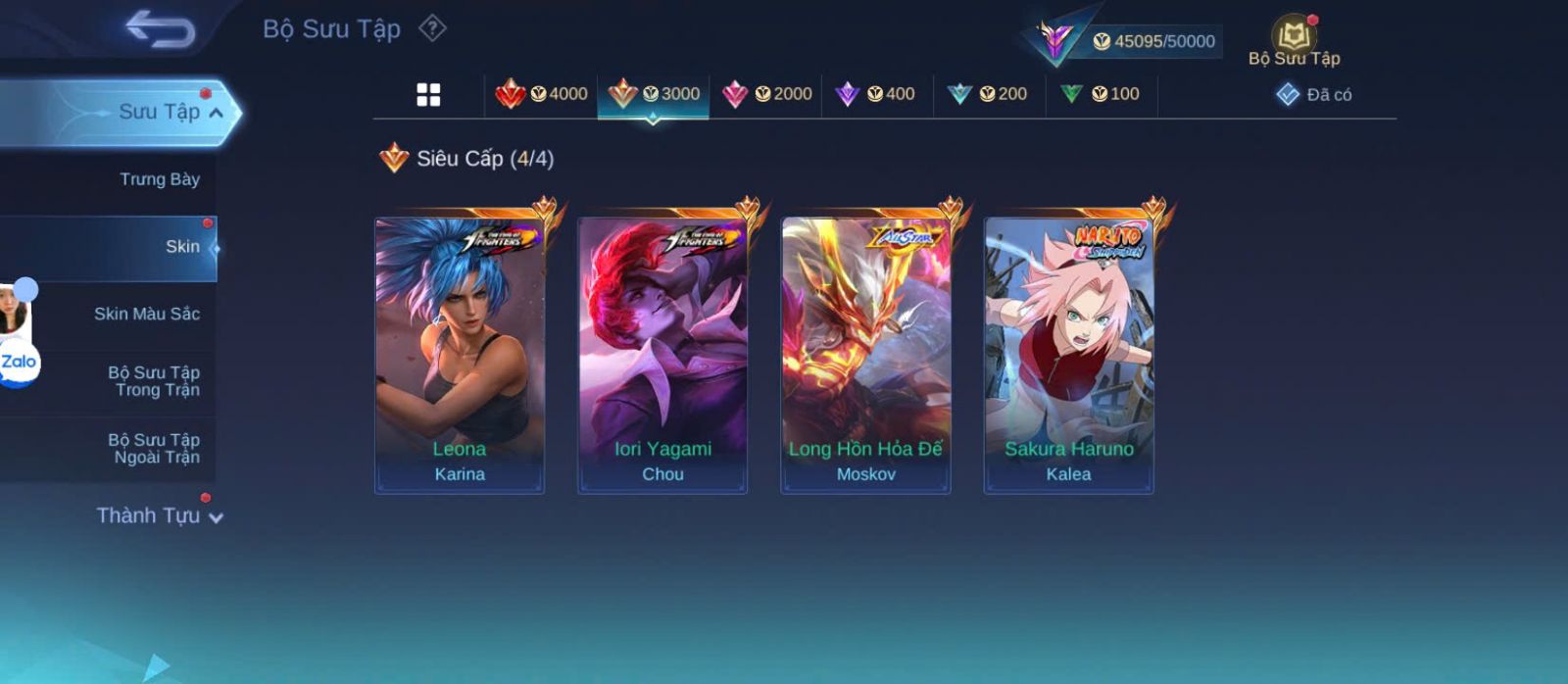Show all tiers with the grid icon

click(428, 94)
